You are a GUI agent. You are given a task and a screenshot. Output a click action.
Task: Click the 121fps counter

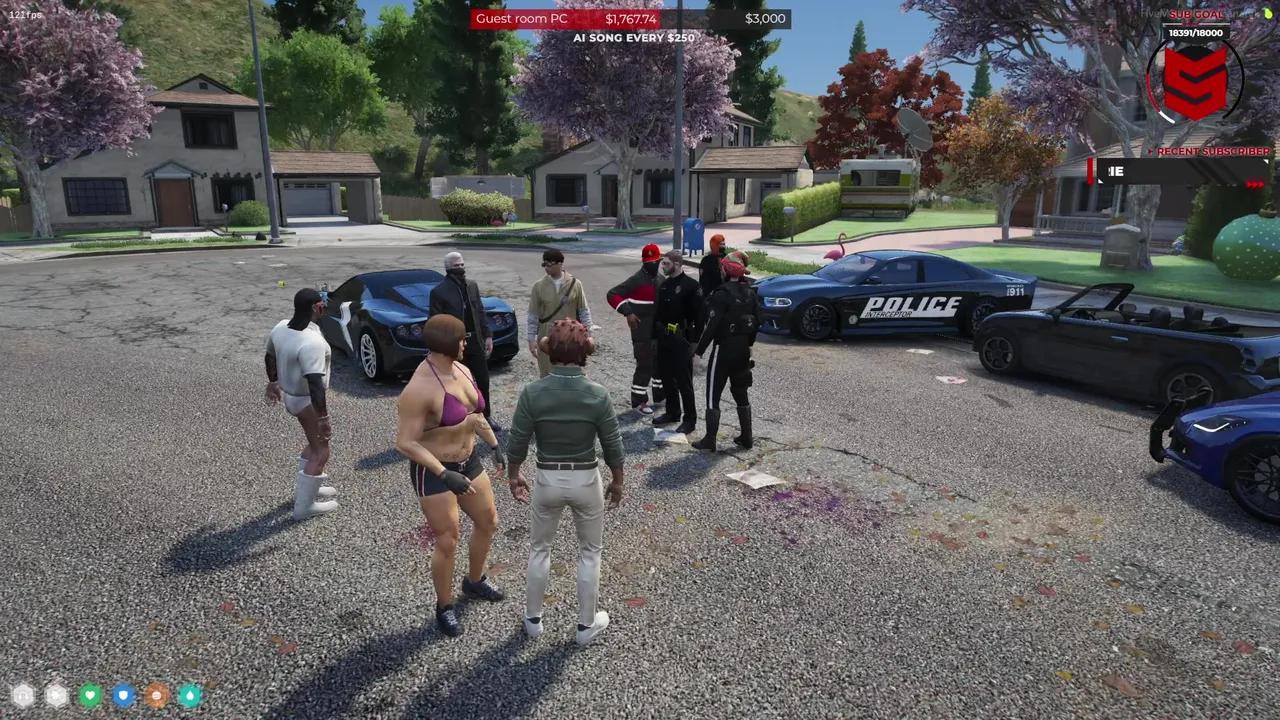point(24,14)
